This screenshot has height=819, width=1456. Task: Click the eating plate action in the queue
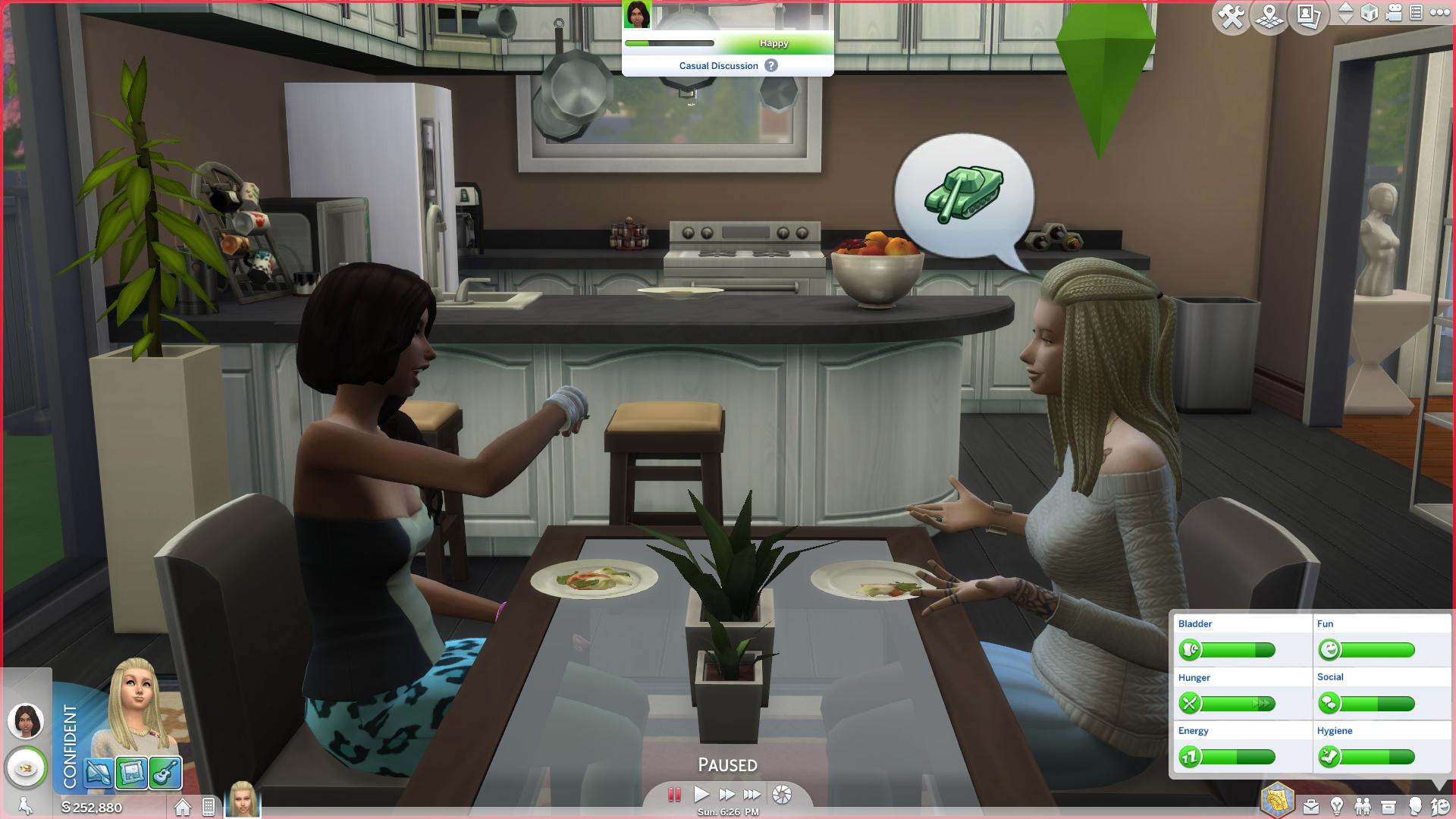click(x=26, y=768)
